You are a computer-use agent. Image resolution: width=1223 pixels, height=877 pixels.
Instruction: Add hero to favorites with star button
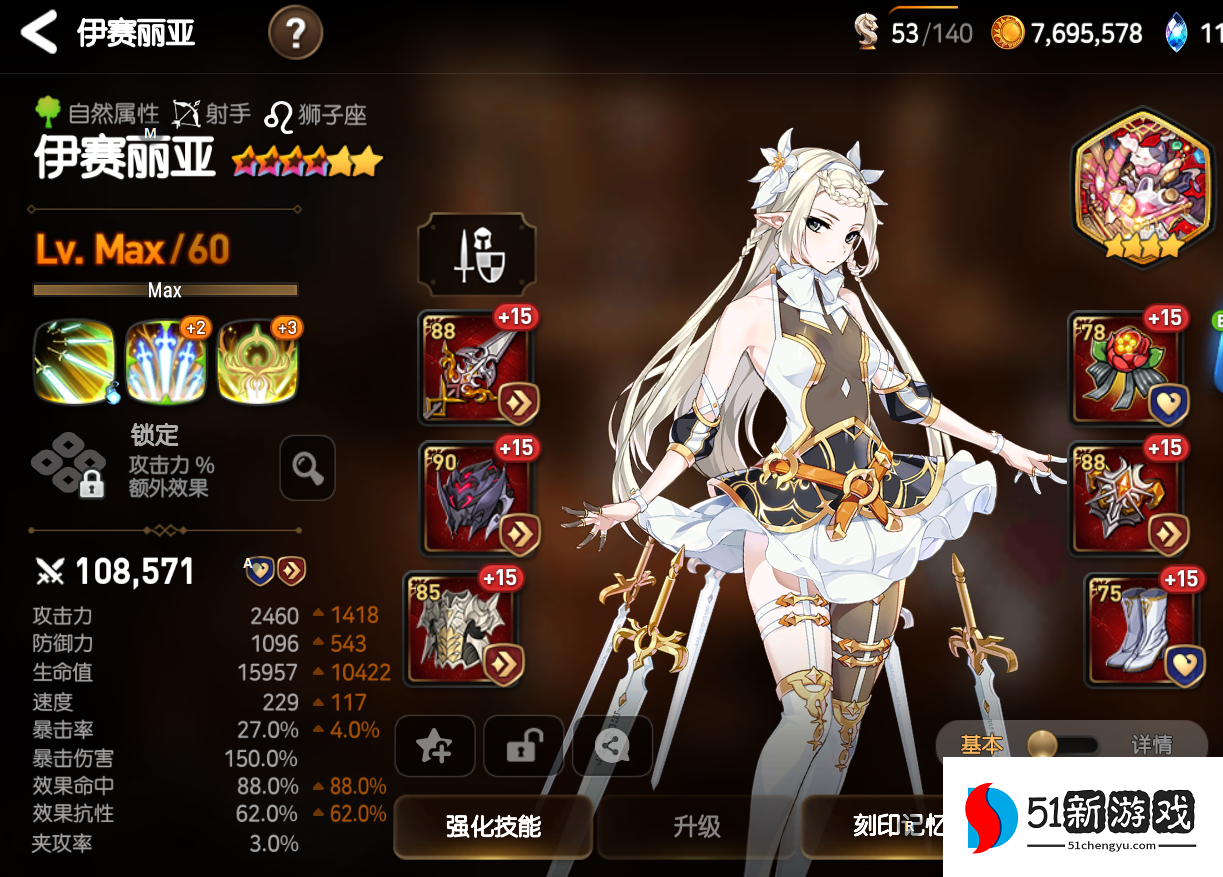pos(435,746)
